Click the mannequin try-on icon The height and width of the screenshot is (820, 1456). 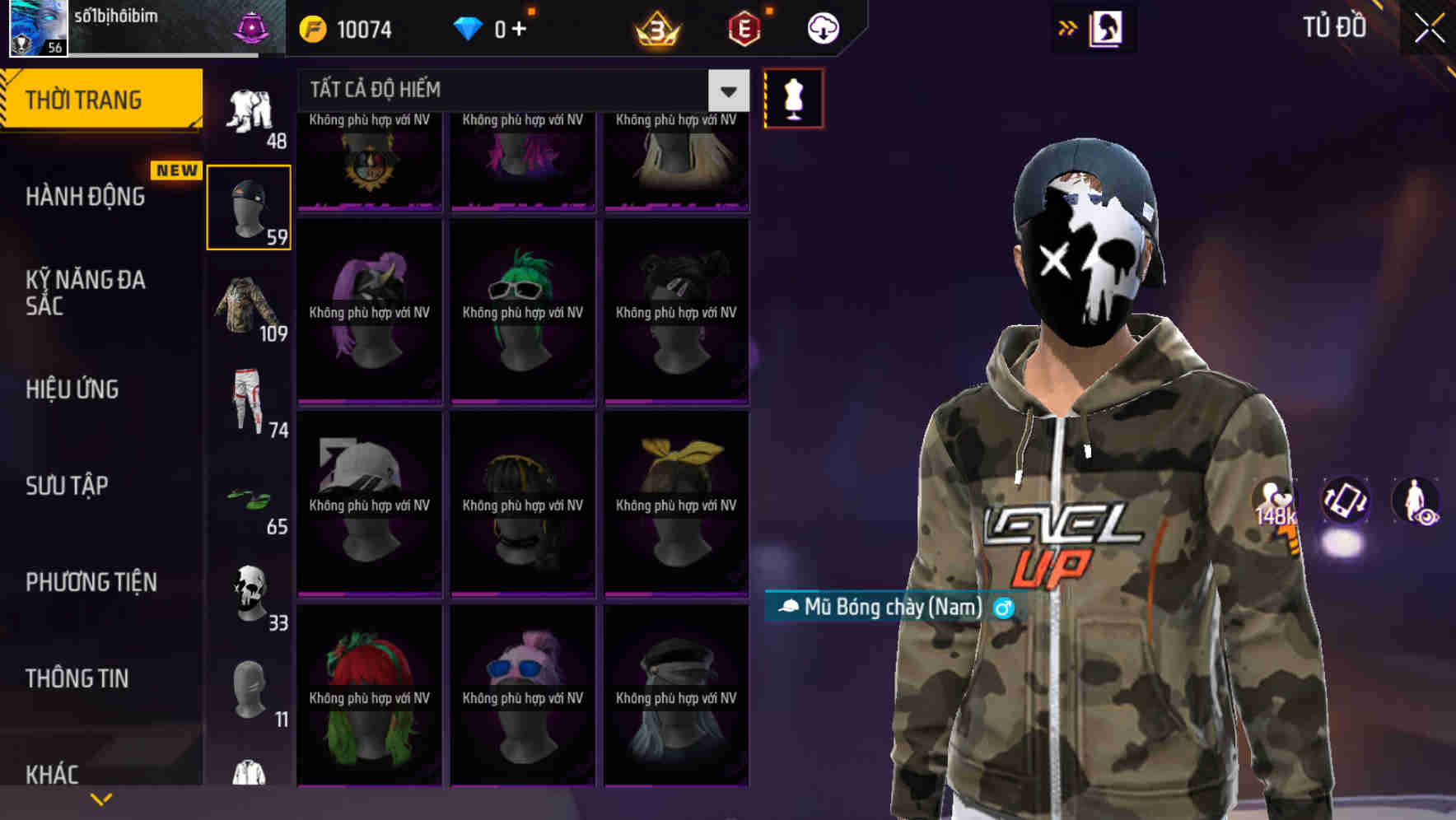[x=793, y=96]
